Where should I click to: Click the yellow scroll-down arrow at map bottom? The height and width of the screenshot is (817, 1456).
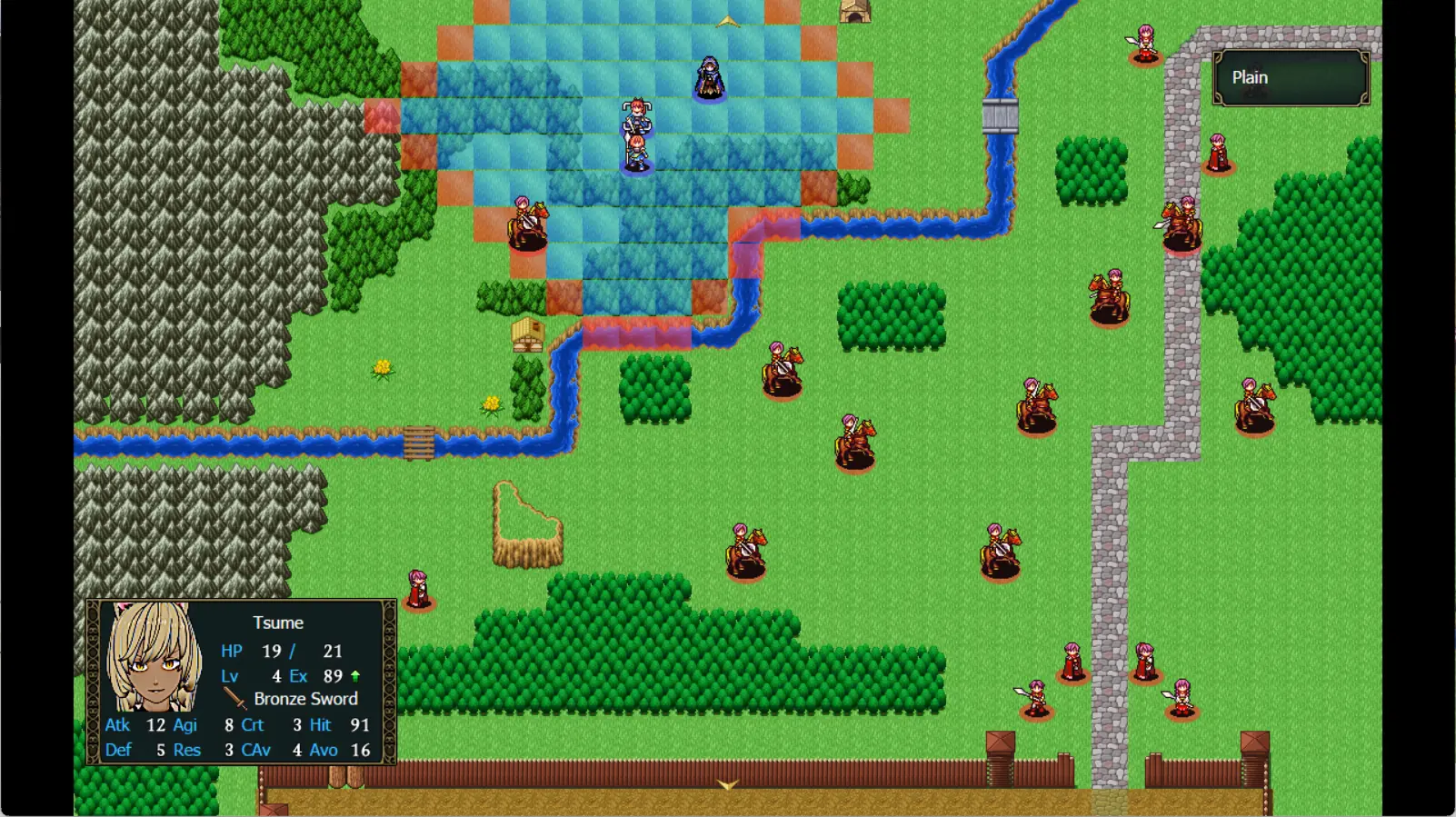coord(727,784)
